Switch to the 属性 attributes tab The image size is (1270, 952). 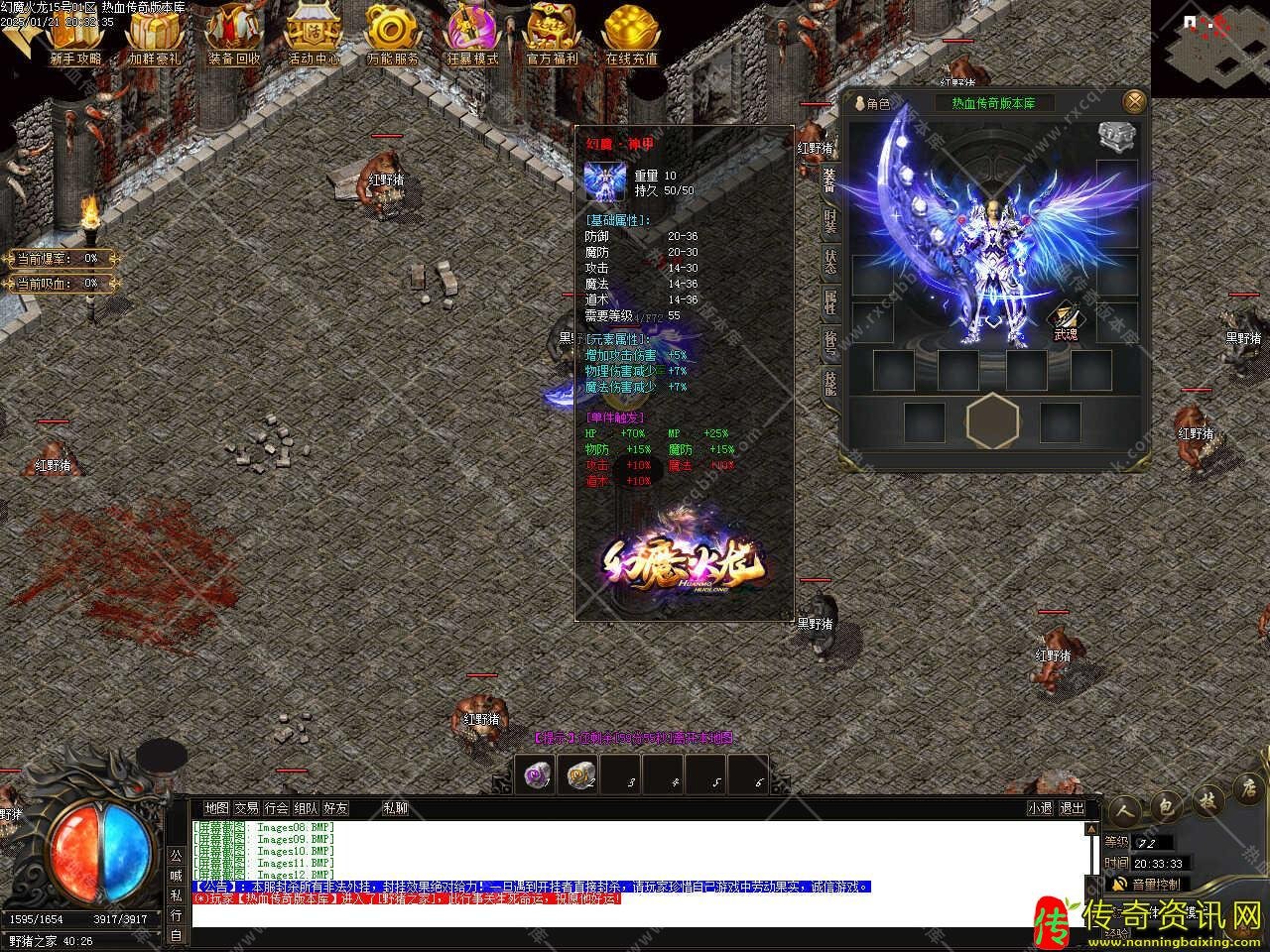click(829, 301)
